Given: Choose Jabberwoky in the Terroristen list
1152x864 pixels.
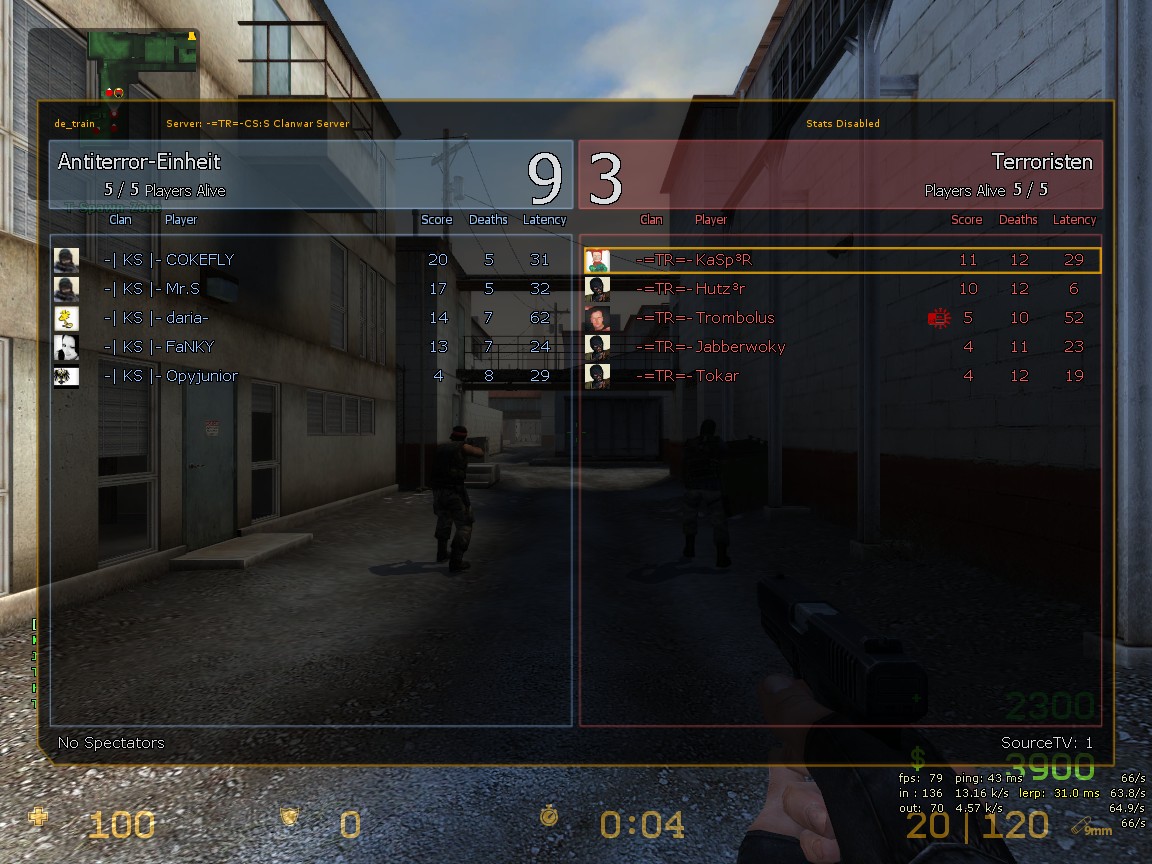Looking at the screenshot, I should [x=740, y=347].
